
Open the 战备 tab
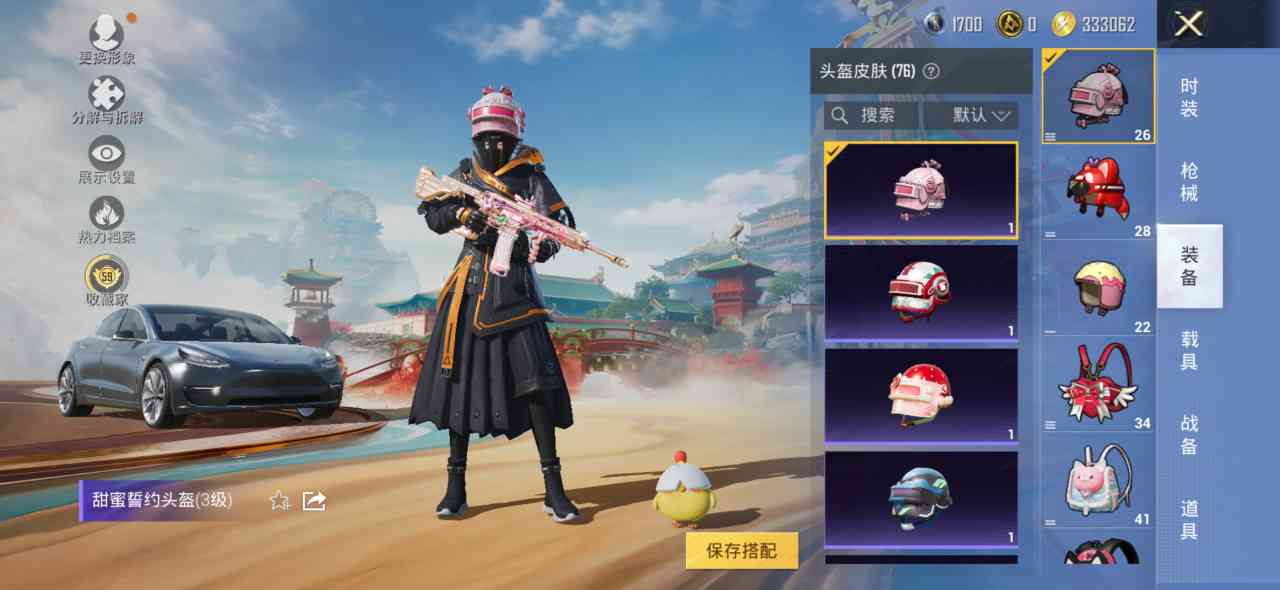click(x=1188, y=434)
